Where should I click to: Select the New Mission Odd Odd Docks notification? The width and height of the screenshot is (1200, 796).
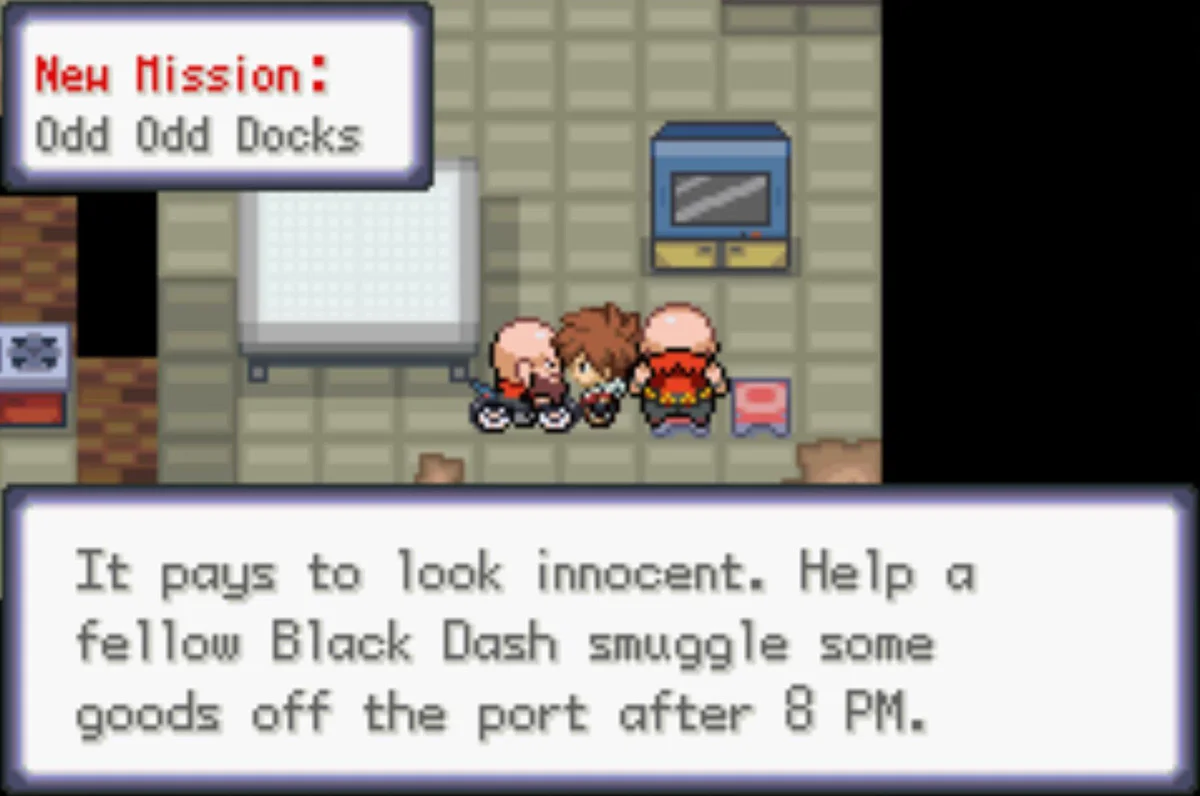pos(216,98)
